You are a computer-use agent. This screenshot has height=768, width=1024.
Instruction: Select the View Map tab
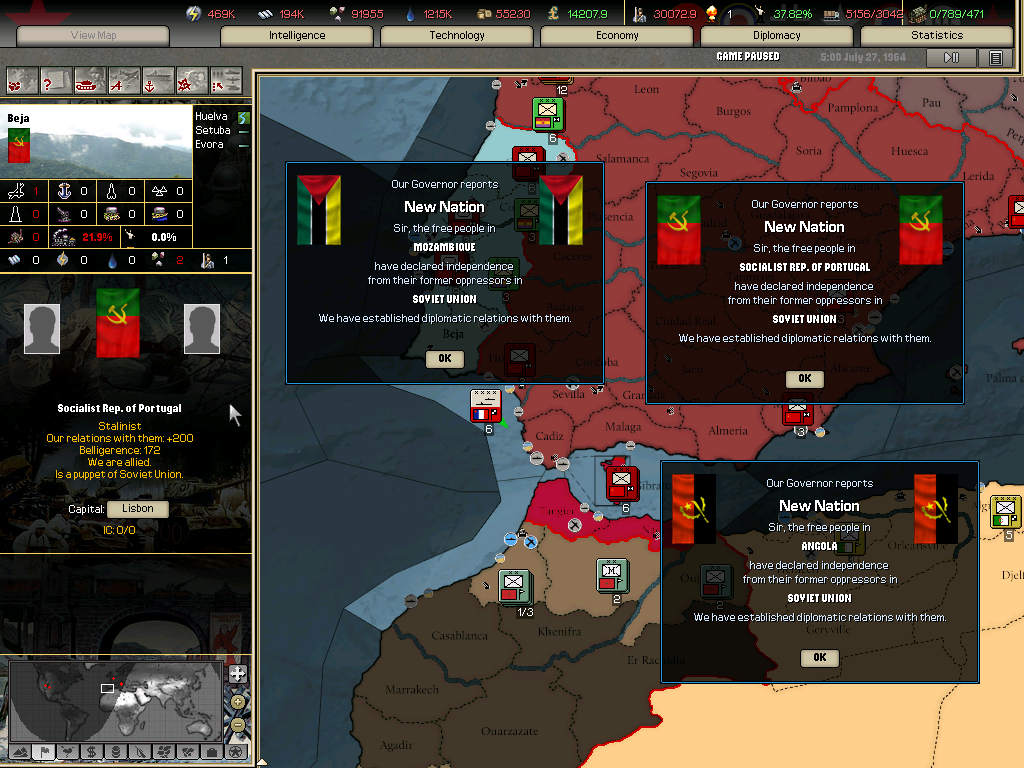[93, 36]
